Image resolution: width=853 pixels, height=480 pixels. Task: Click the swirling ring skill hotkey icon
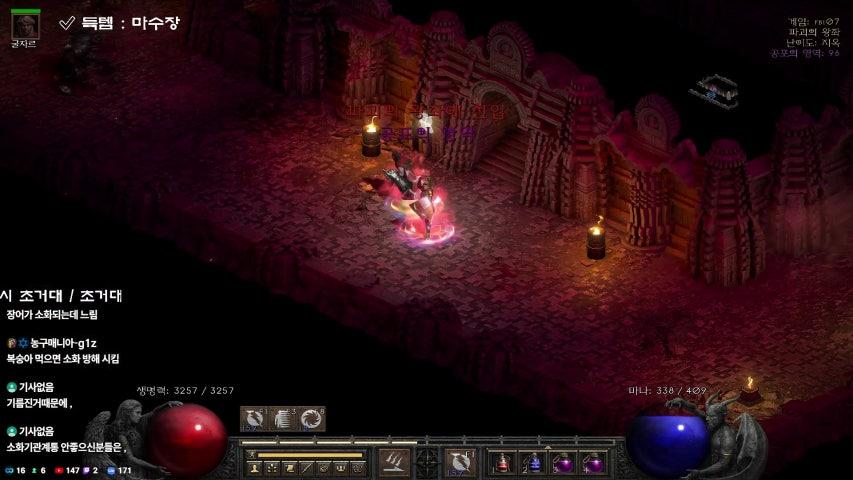pos(313,419)
